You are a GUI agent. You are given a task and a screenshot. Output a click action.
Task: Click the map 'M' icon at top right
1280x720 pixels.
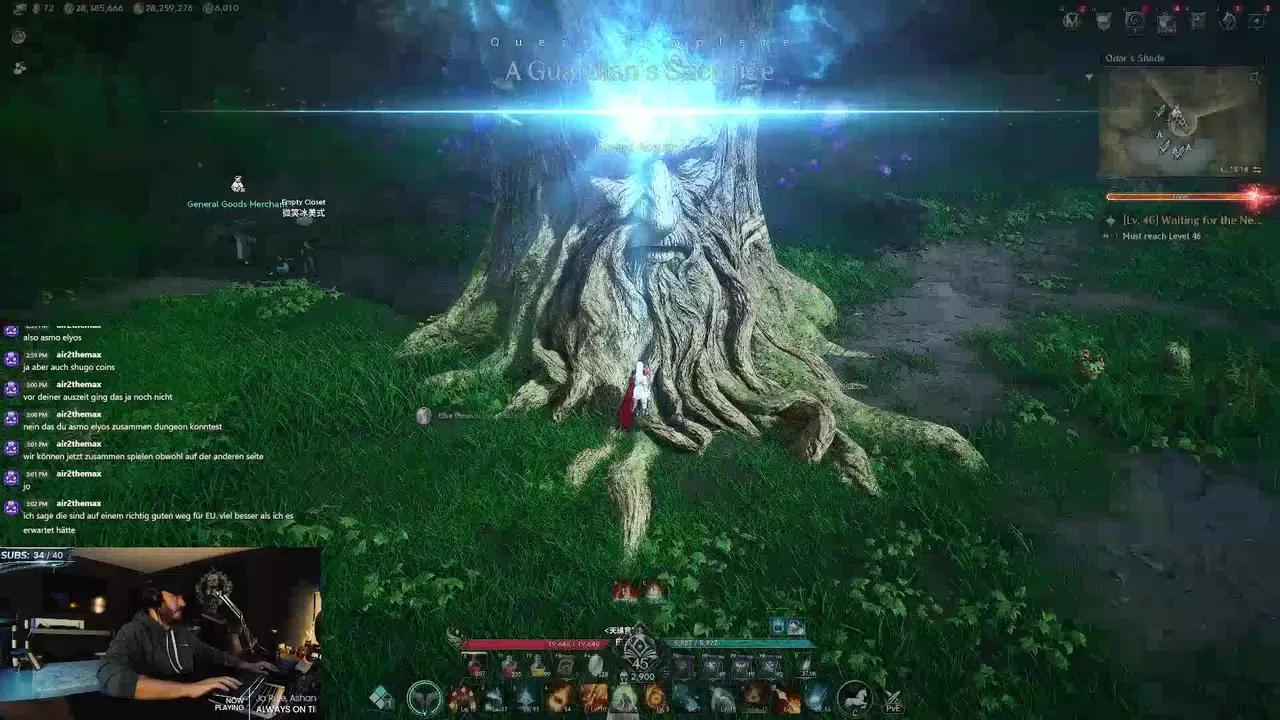click(1070, 20)
